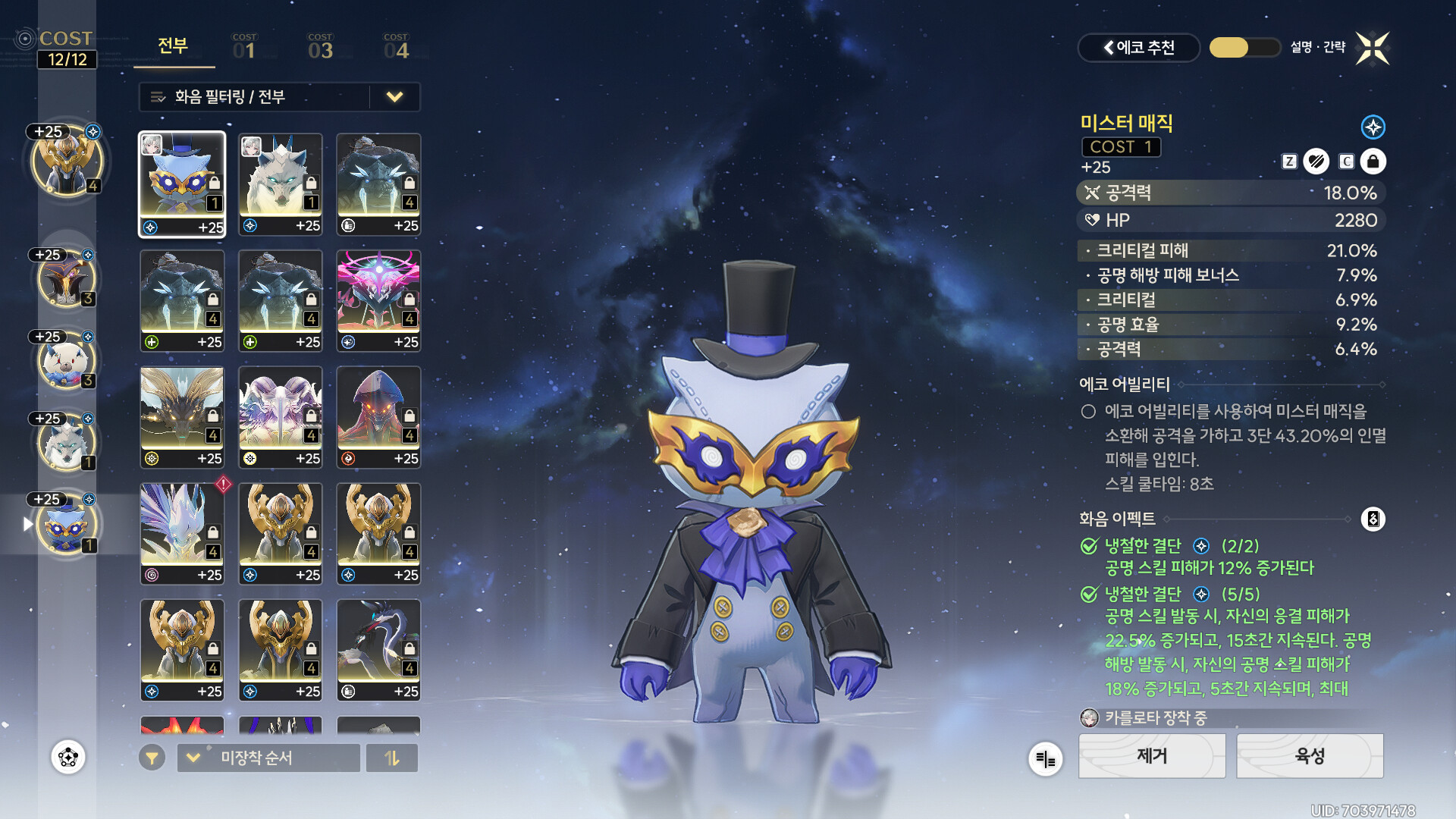Choose the red-hooded echo thumbnail
Viewport: 1456px width, 819px height.
click(x=378, y=417)
